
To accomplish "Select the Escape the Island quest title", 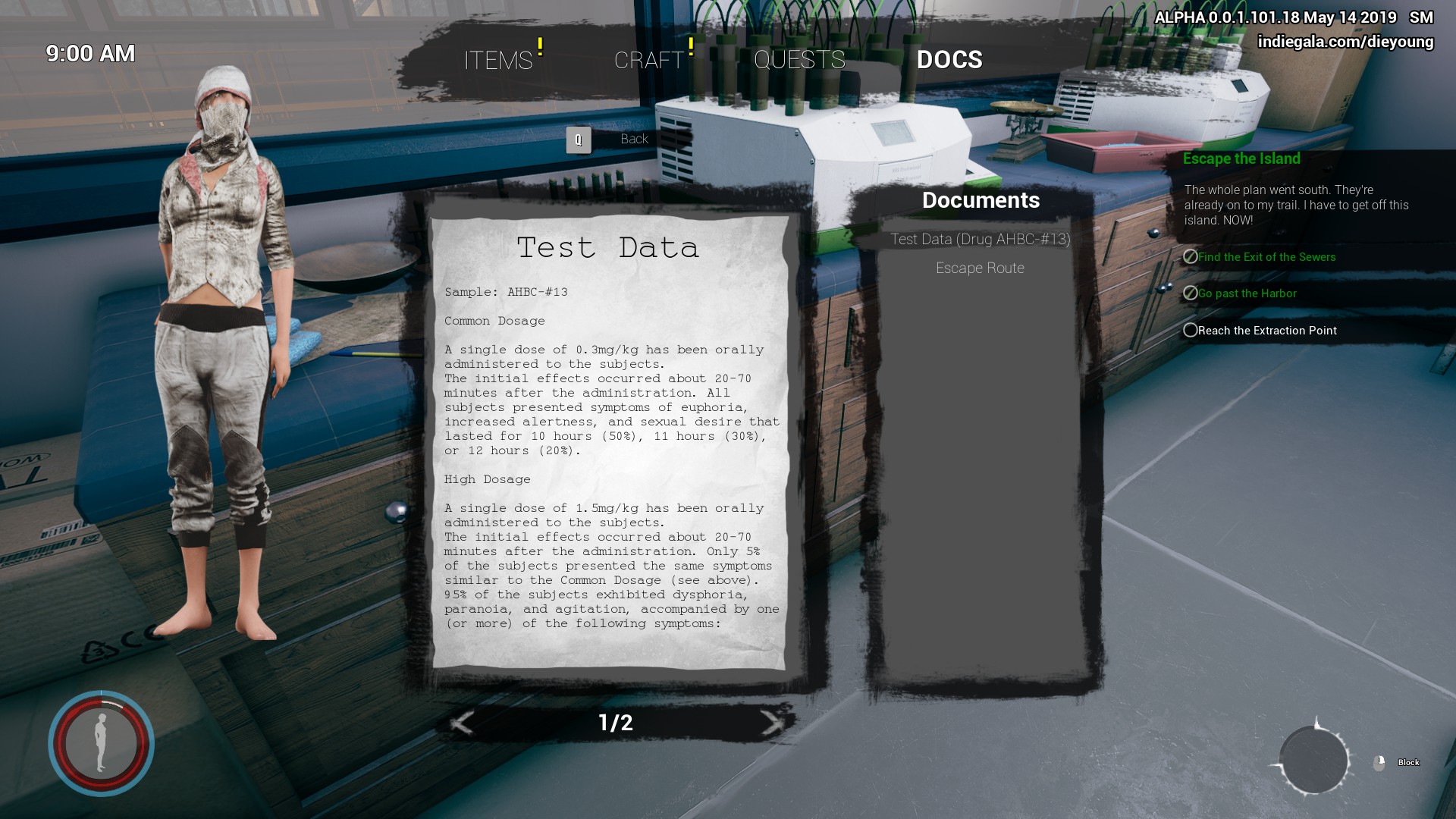I will (x=1241, y=159).
